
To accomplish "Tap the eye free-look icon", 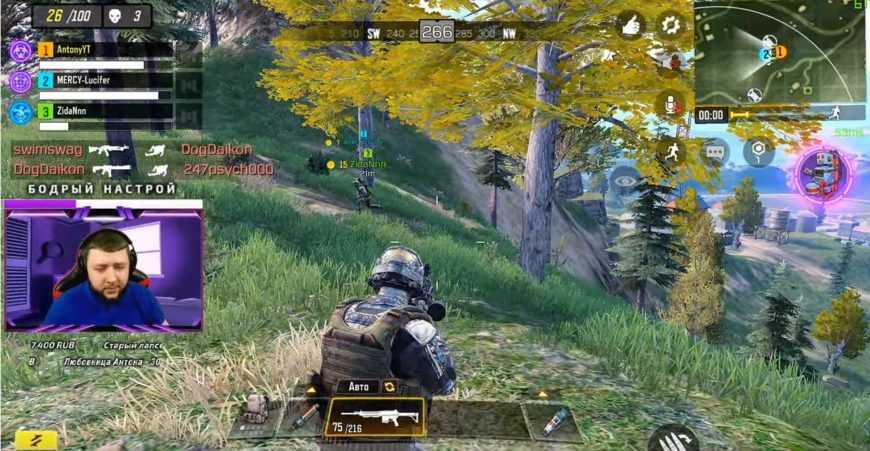I will click(x=625, y=180).
